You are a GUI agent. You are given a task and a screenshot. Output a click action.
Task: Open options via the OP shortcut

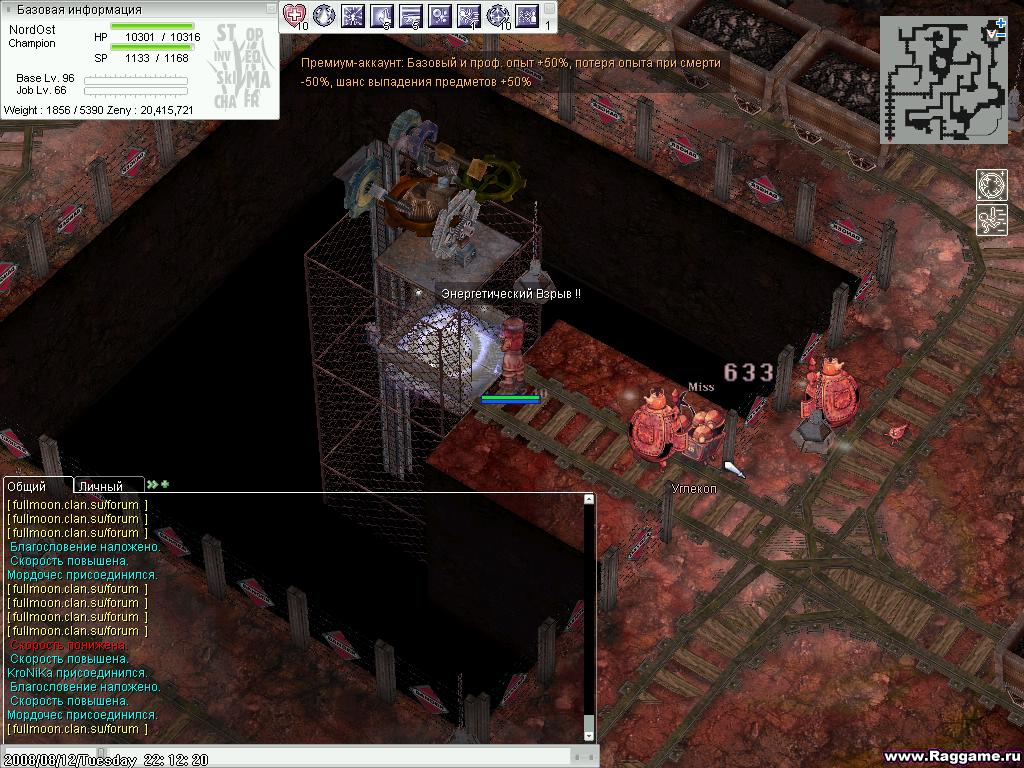tap(255, 33)
